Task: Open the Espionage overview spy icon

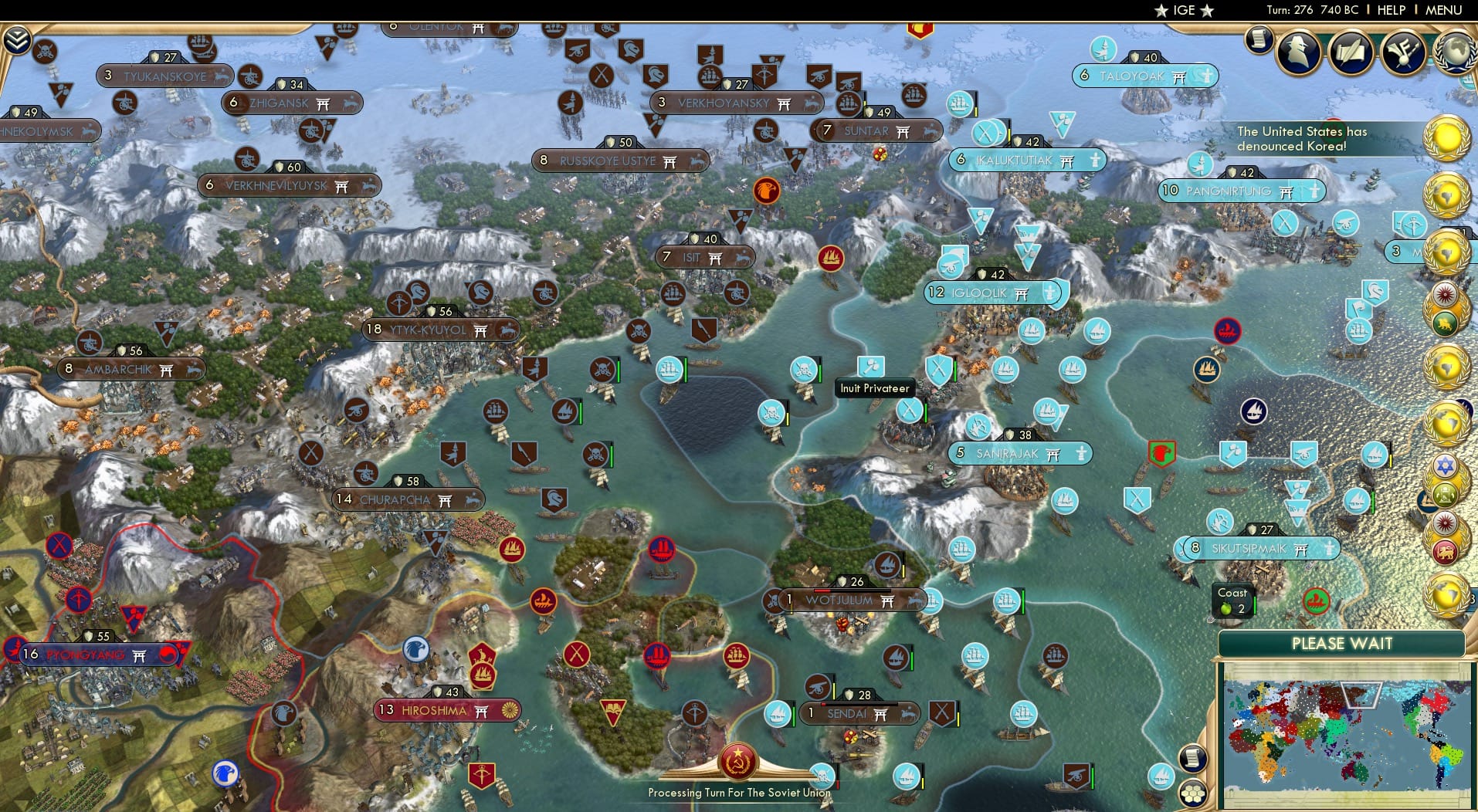Action: coord(1297,52)
